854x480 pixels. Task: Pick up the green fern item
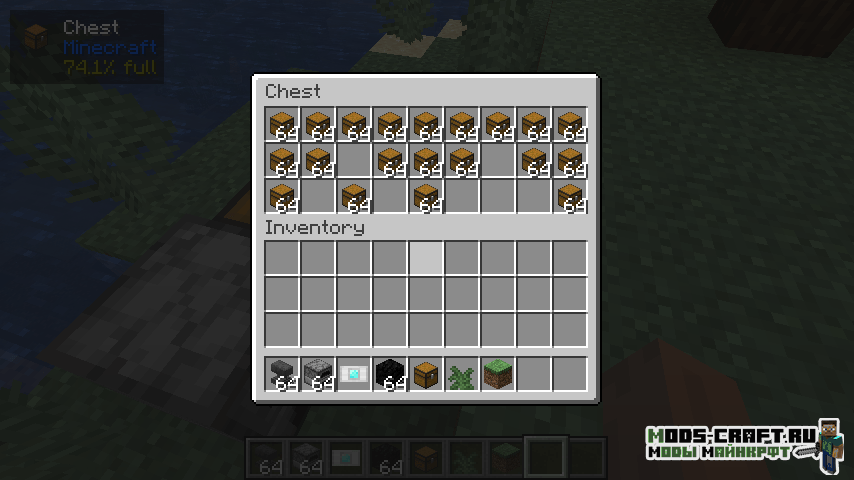pyautogui.click(x=462, y=374)
